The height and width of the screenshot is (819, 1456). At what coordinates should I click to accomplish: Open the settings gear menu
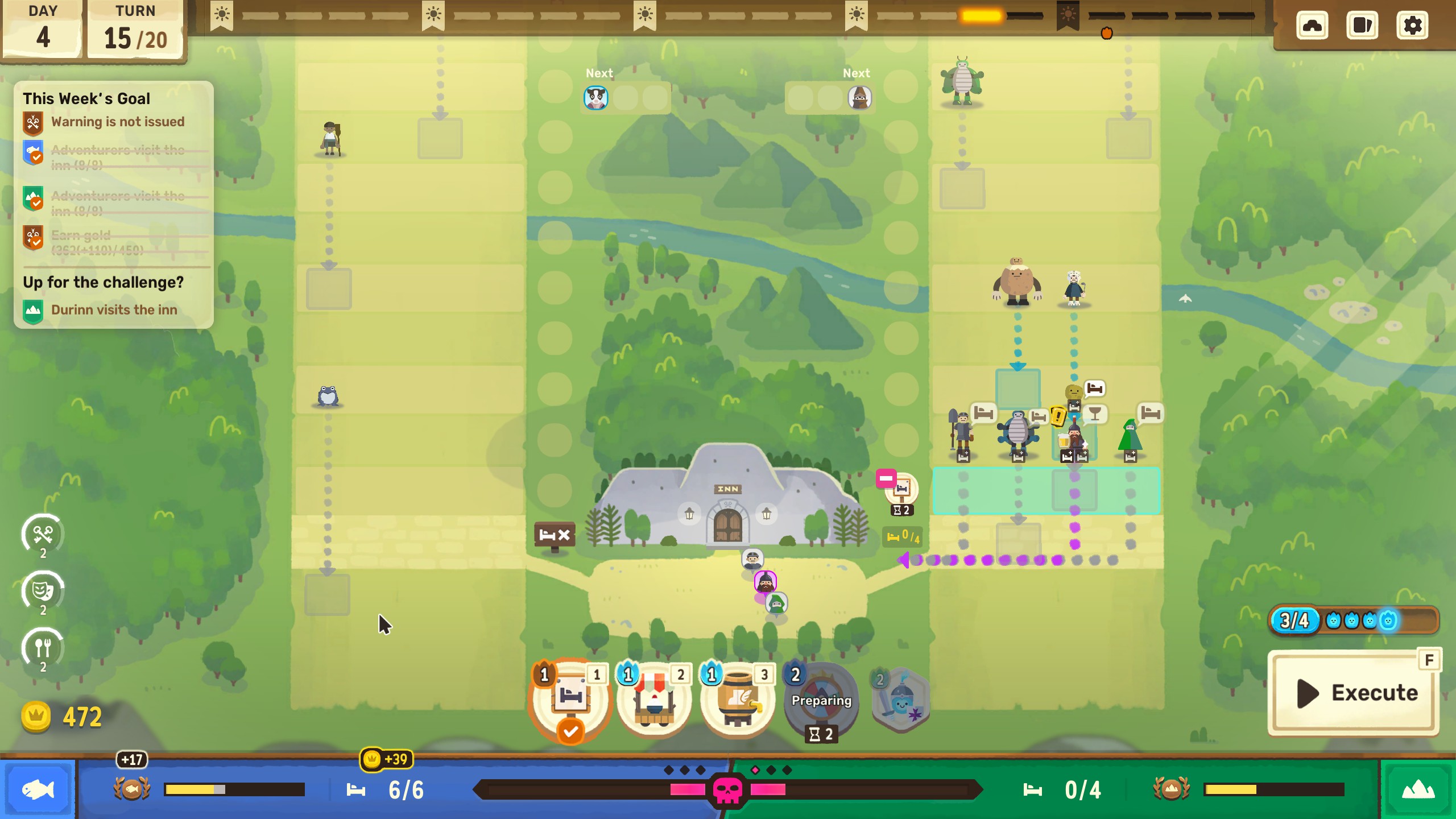coord(1412,26)
